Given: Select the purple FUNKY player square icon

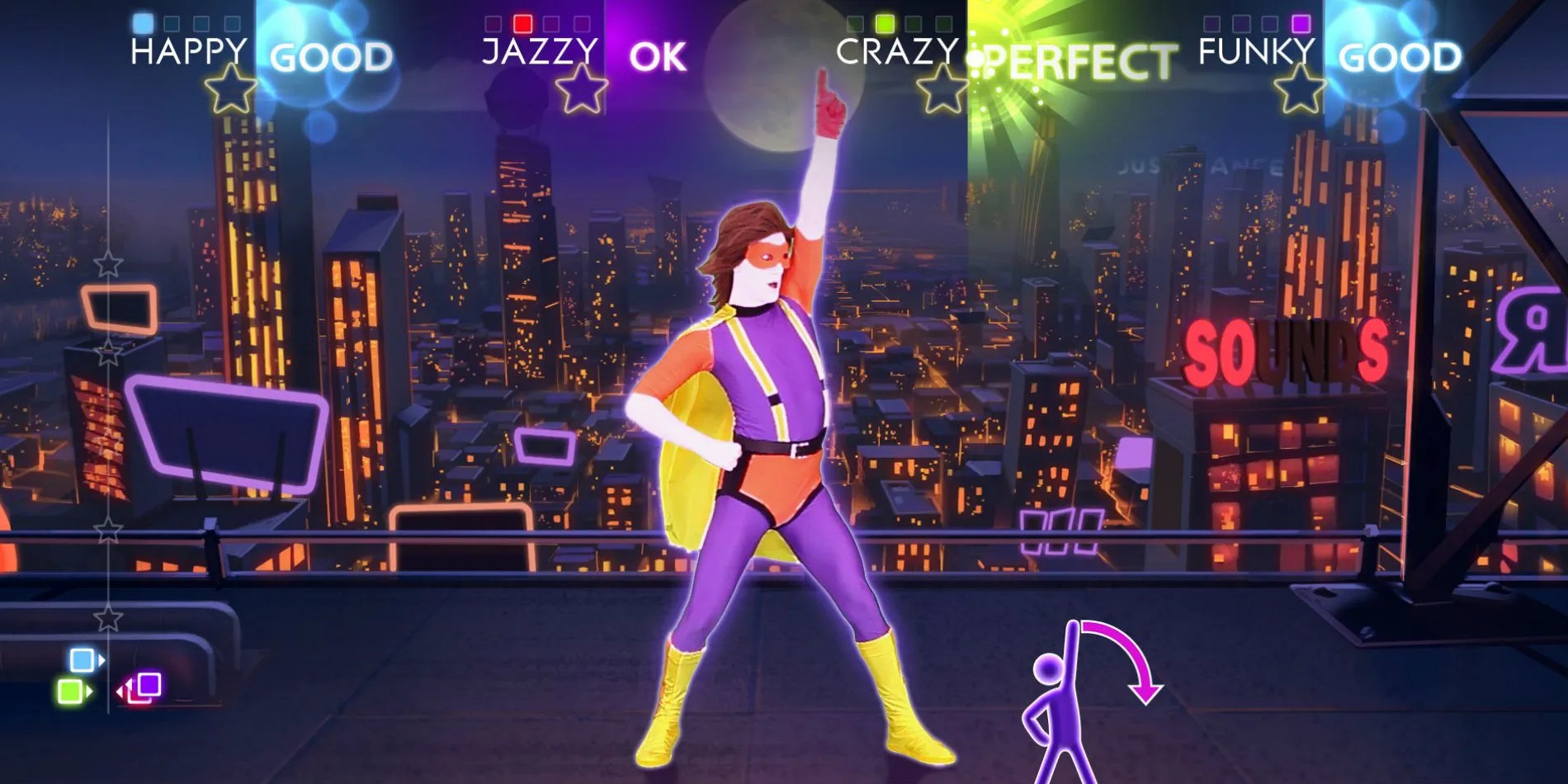Looking at the screenshot, I should pyautogui.click(x=1301, y=24).
